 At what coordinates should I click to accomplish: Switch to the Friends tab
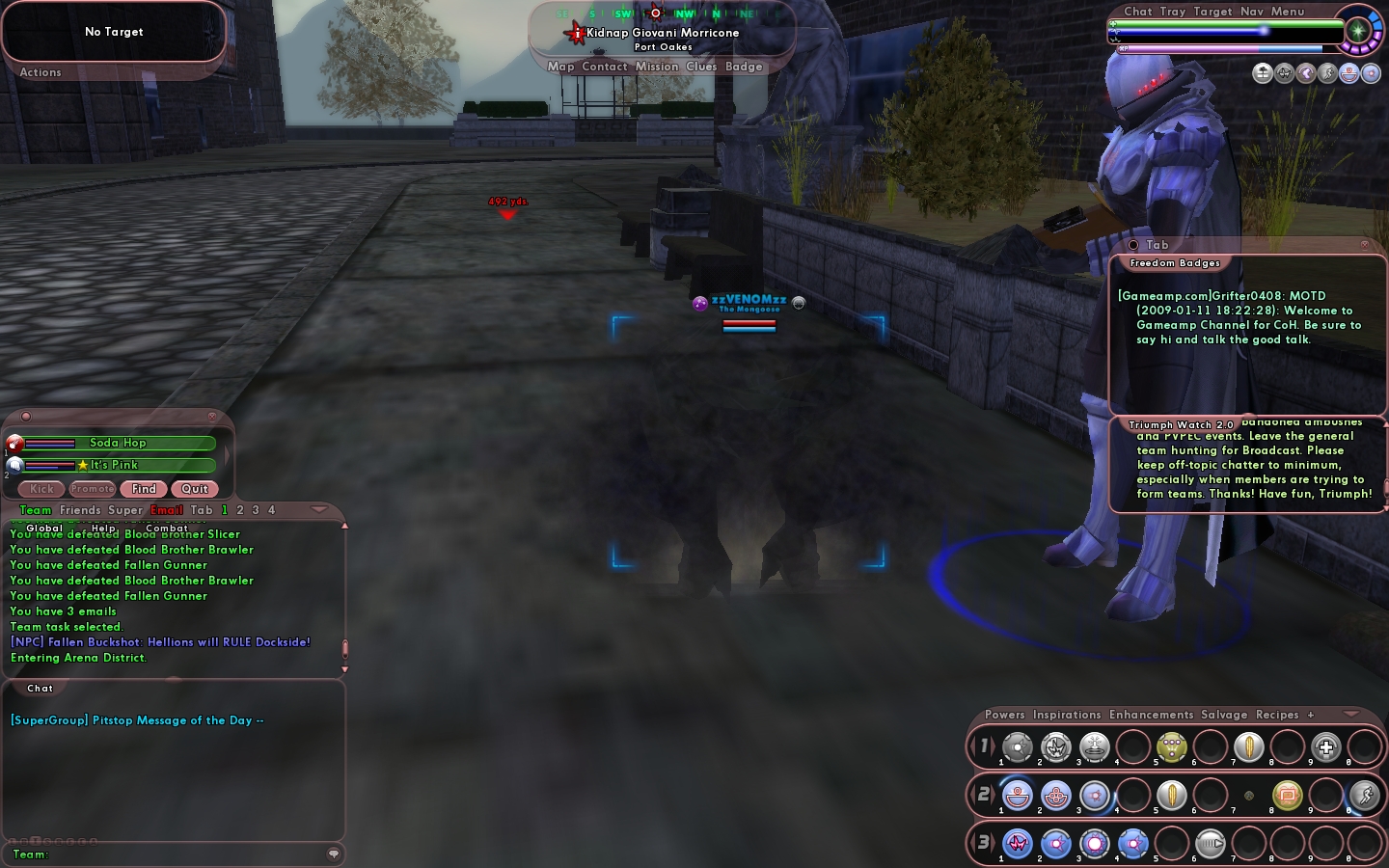pyautogui.click(x=80, y=510)
